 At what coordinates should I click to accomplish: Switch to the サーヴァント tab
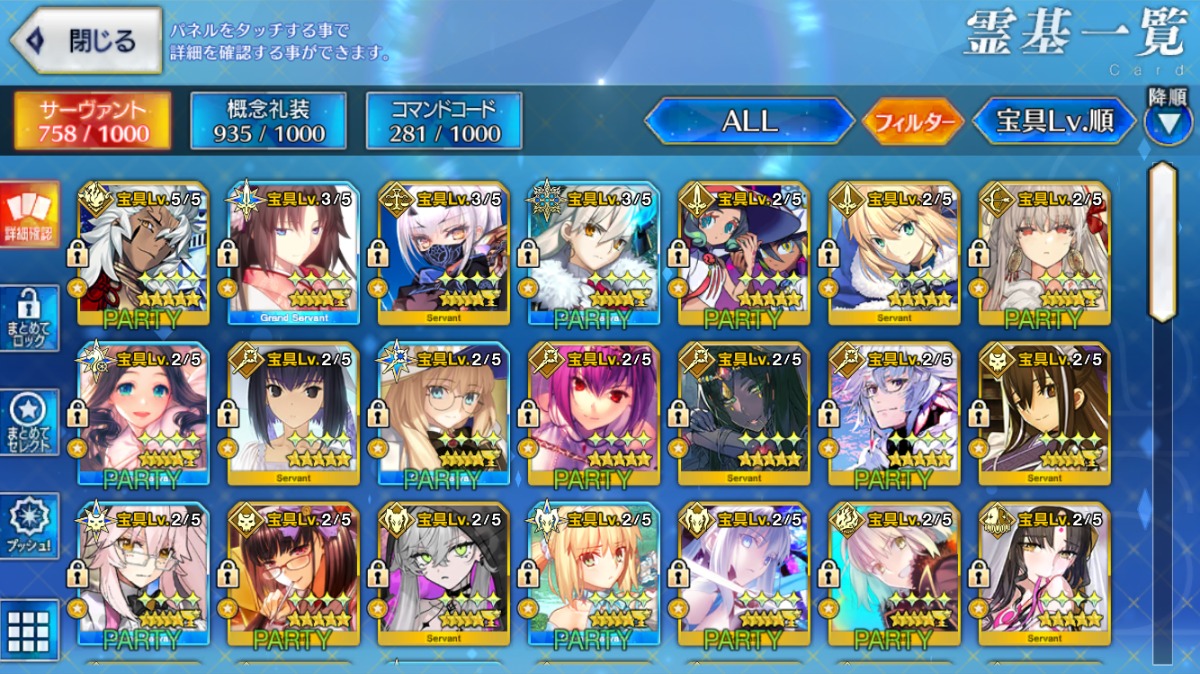tap(92, 121)
